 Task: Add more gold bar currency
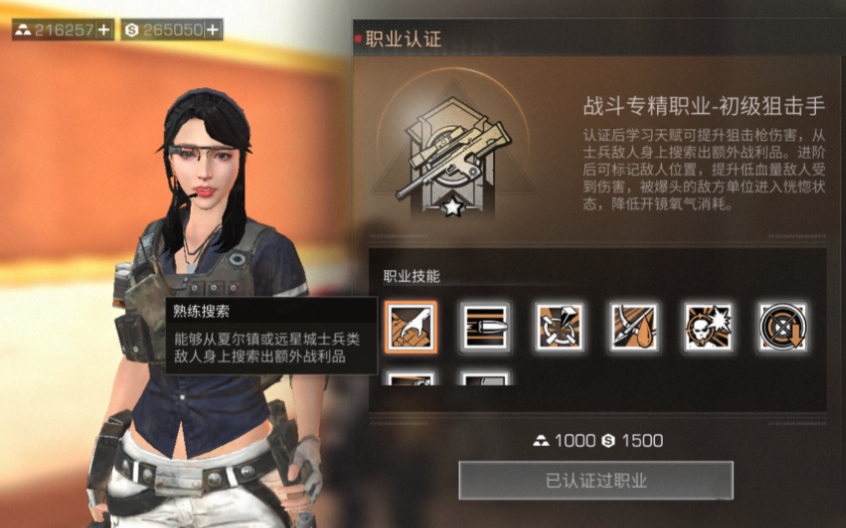103,30
